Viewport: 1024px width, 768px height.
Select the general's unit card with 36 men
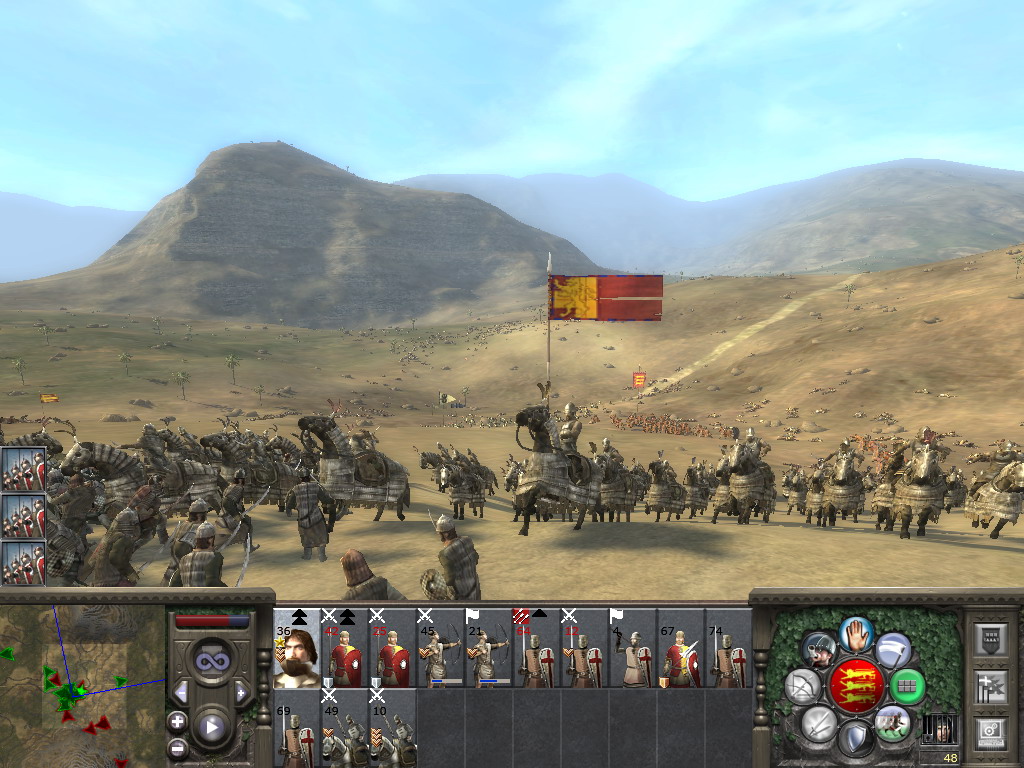tap(297, 648)
